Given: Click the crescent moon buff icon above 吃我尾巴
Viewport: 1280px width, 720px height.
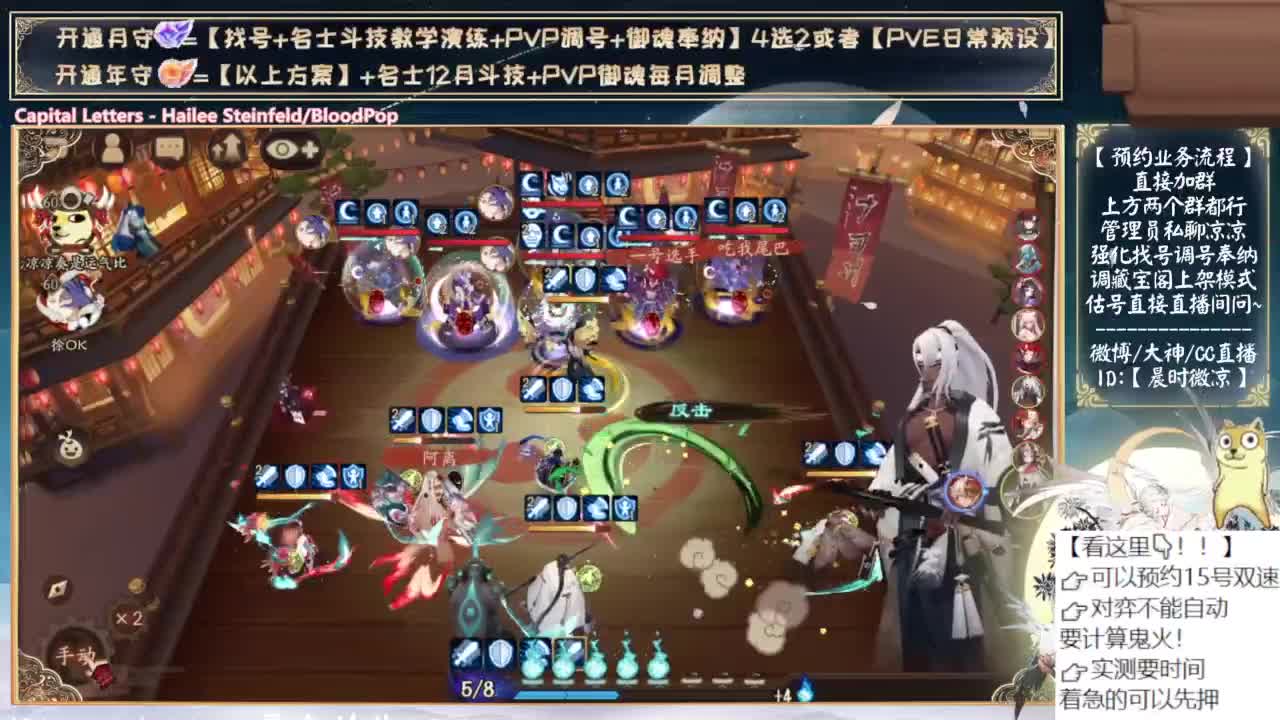Looking at the screenshot, I should coord(714,210).
